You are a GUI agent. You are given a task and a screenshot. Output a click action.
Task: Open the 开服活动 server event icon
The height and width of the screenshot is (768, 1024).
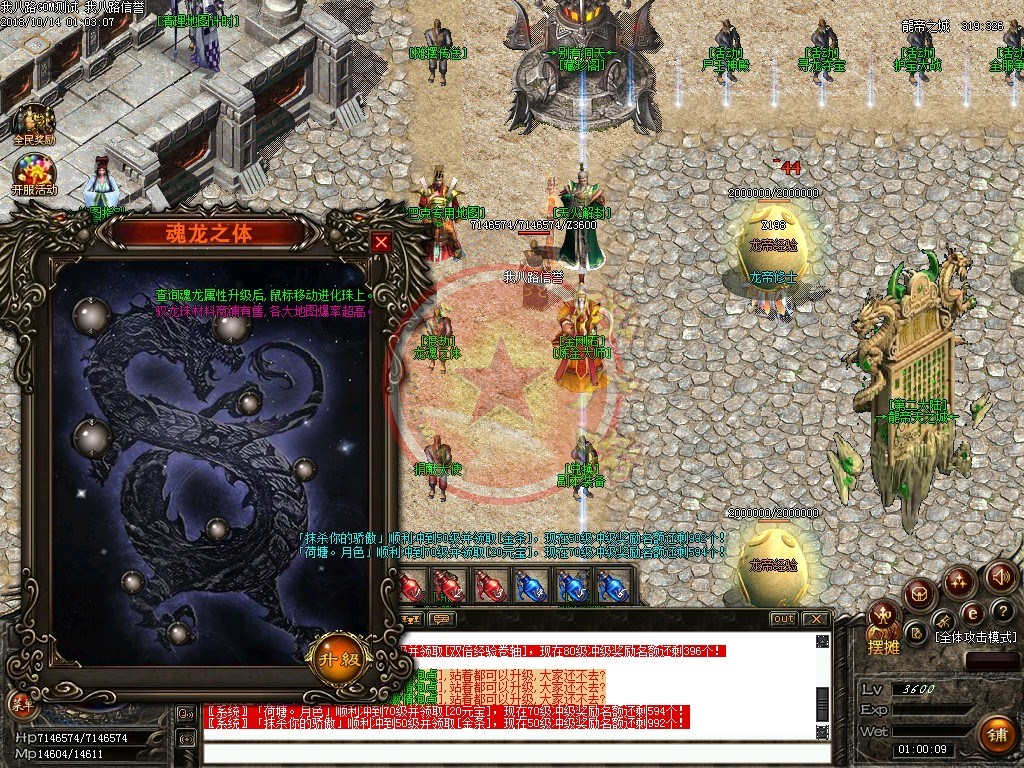tap(34, 171)
